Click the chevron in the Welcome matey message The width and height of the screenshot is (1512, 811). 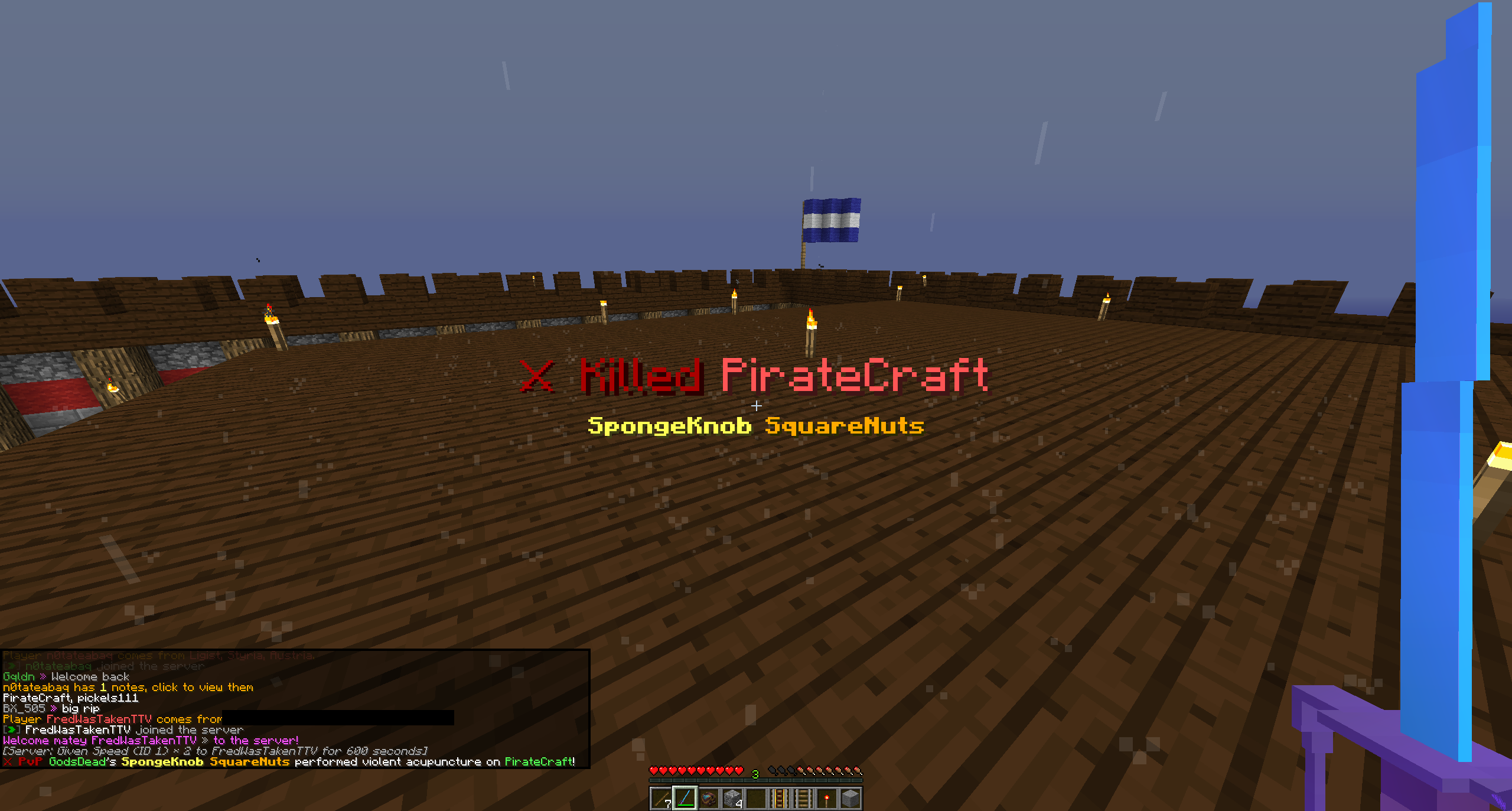pos(205,741)
